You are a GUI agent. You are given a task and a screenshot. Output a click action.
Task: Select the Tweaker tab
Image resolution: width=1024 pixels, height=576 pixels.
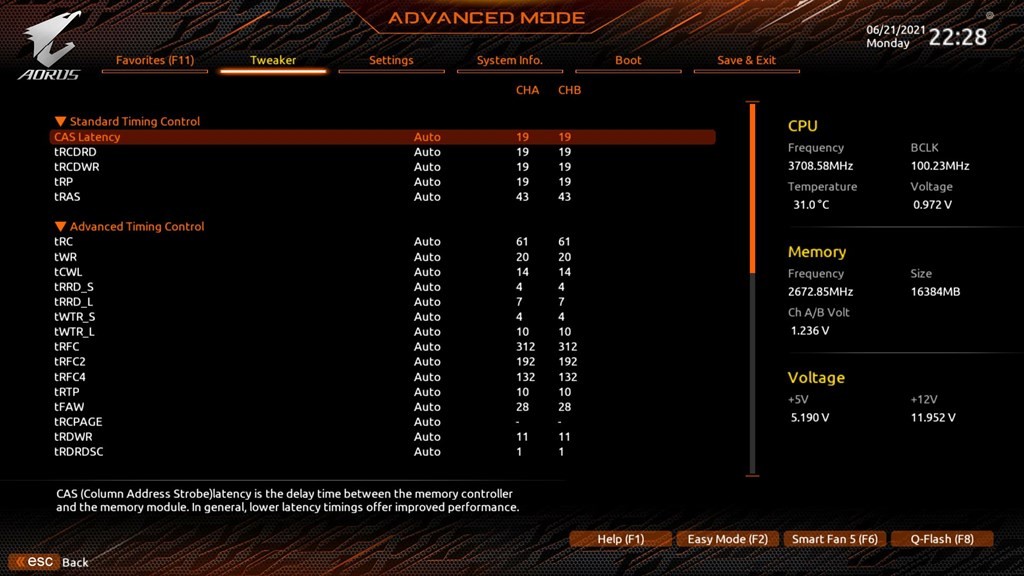point(273,60)
